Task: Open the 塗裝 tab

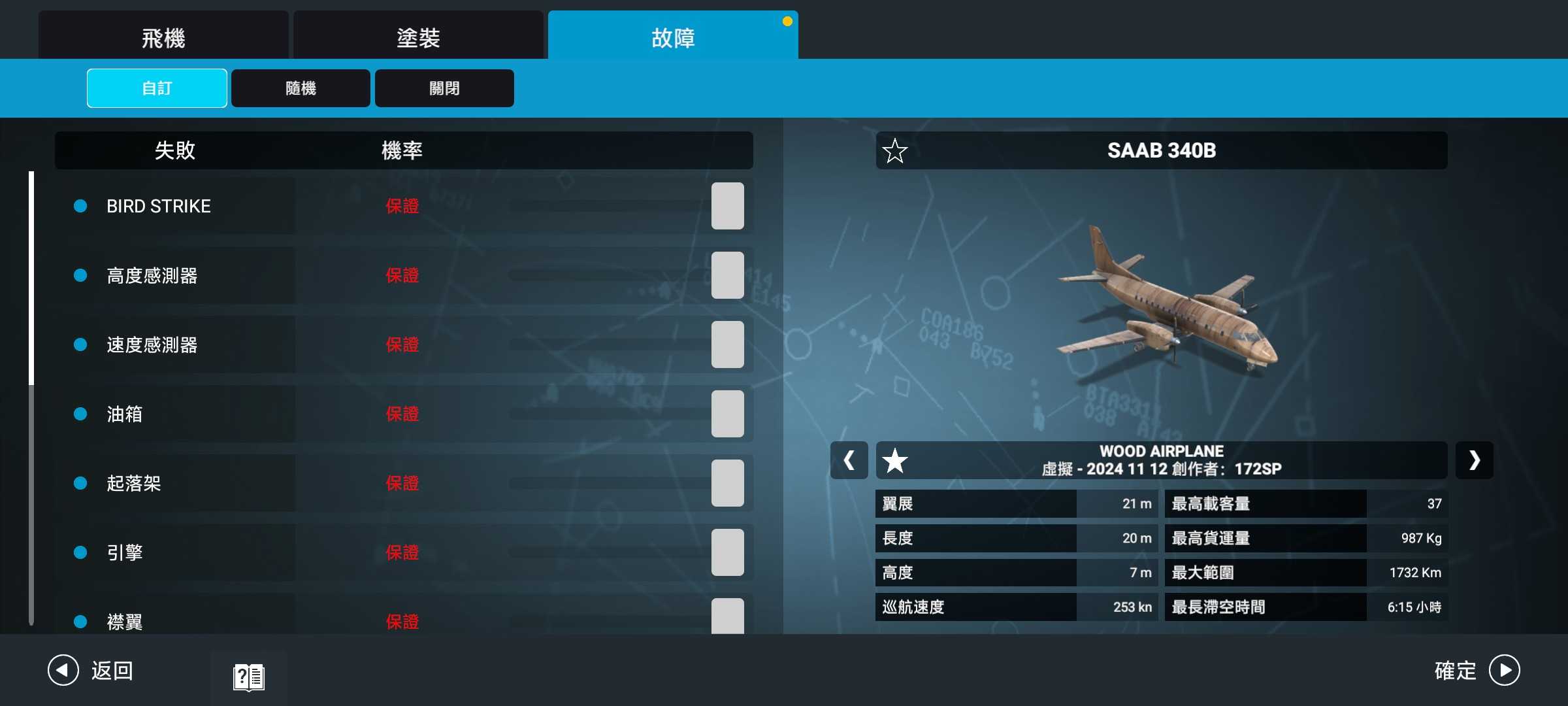Action: pos(418,37)
